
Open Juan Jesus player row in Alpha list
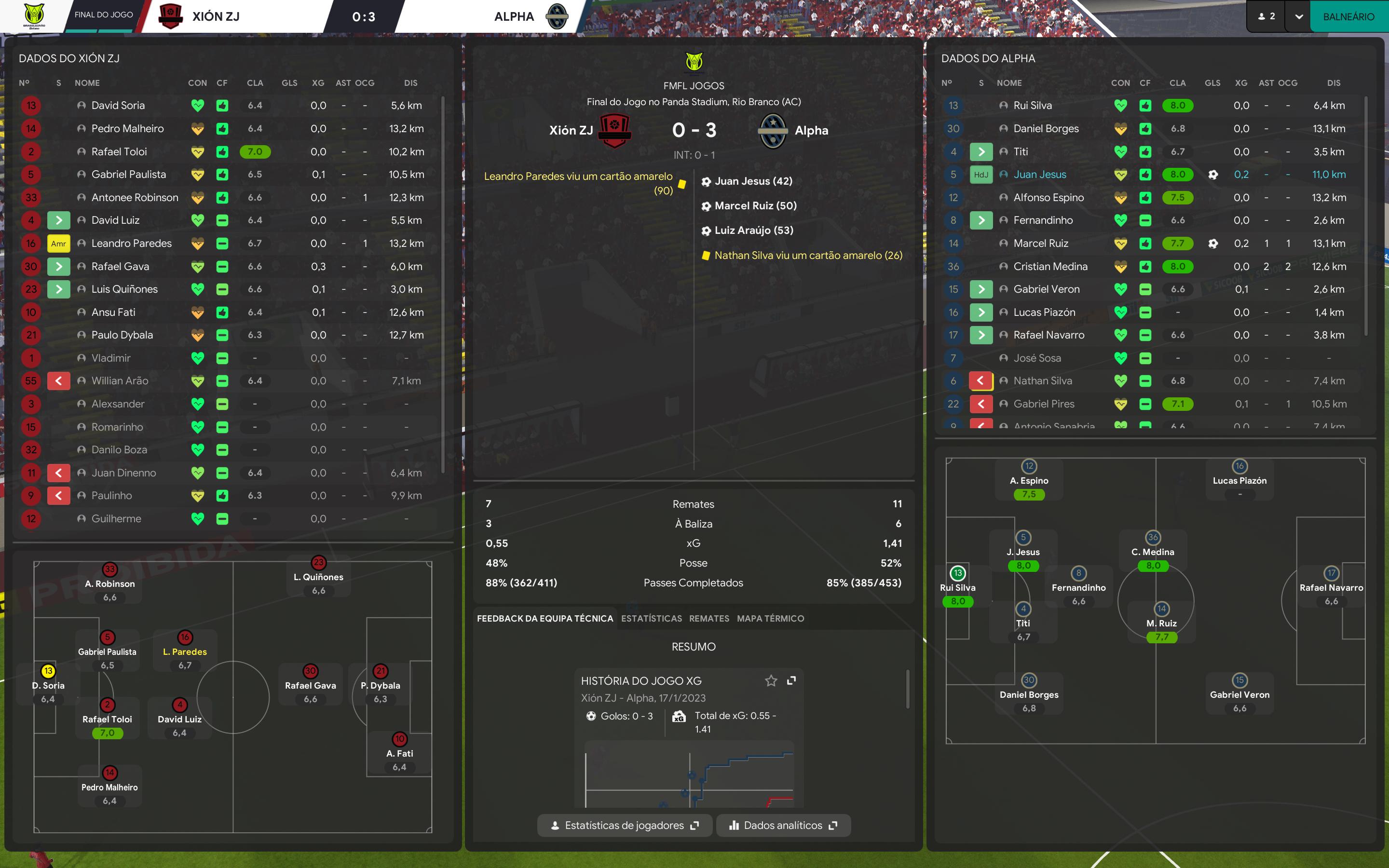coord(1039,175)
